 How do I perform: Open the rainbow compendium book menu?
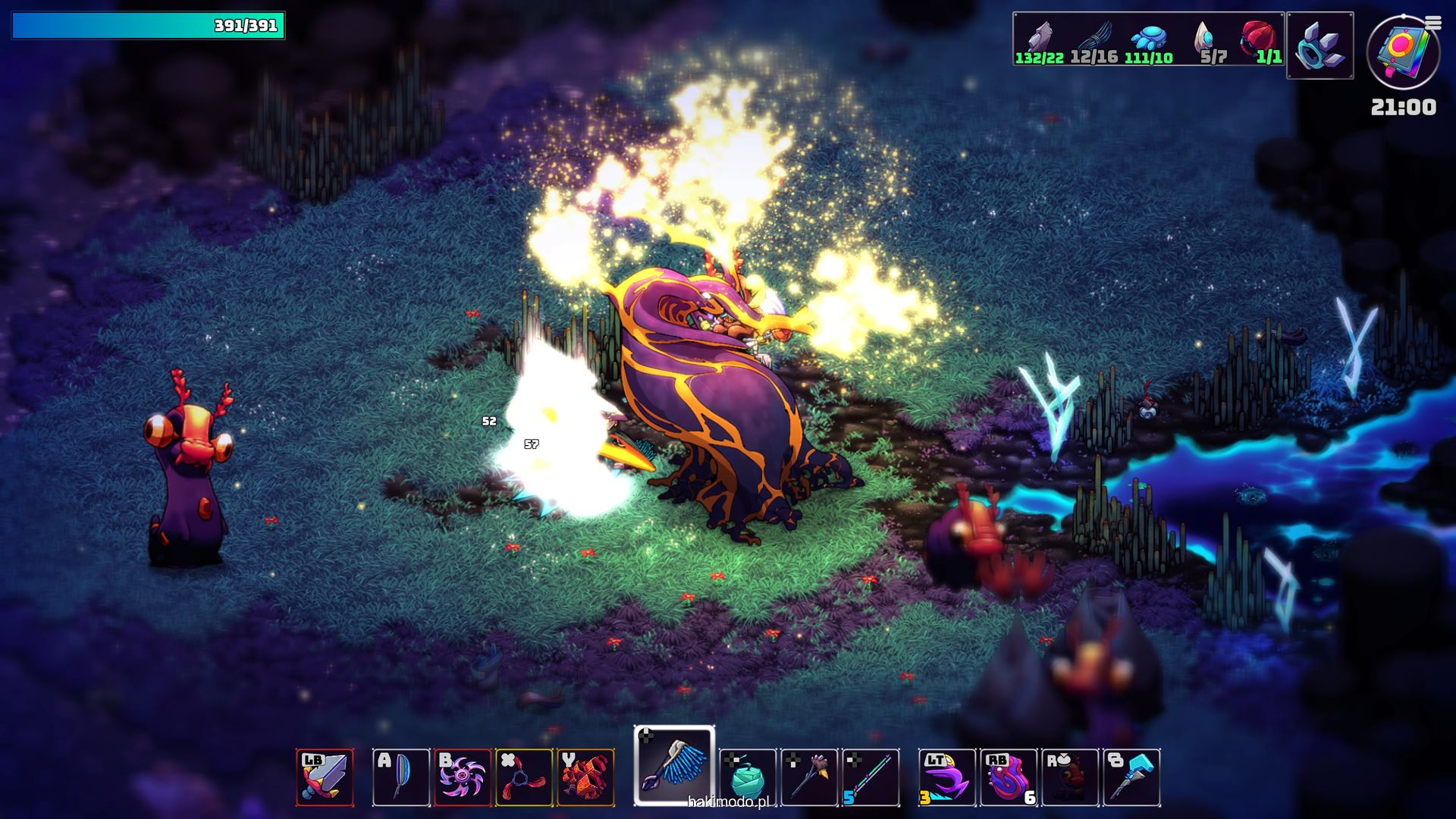tap(1403, 53)
